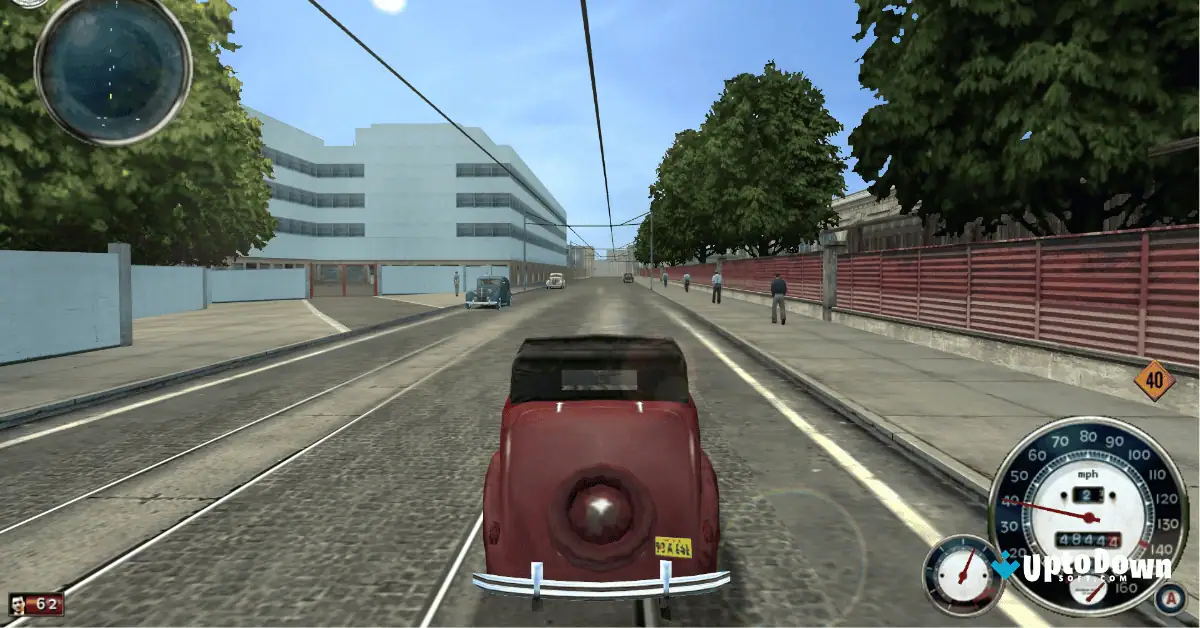The image size is (1200, 628).
Task: Select the player portrait icon
Action: [19, 603]
